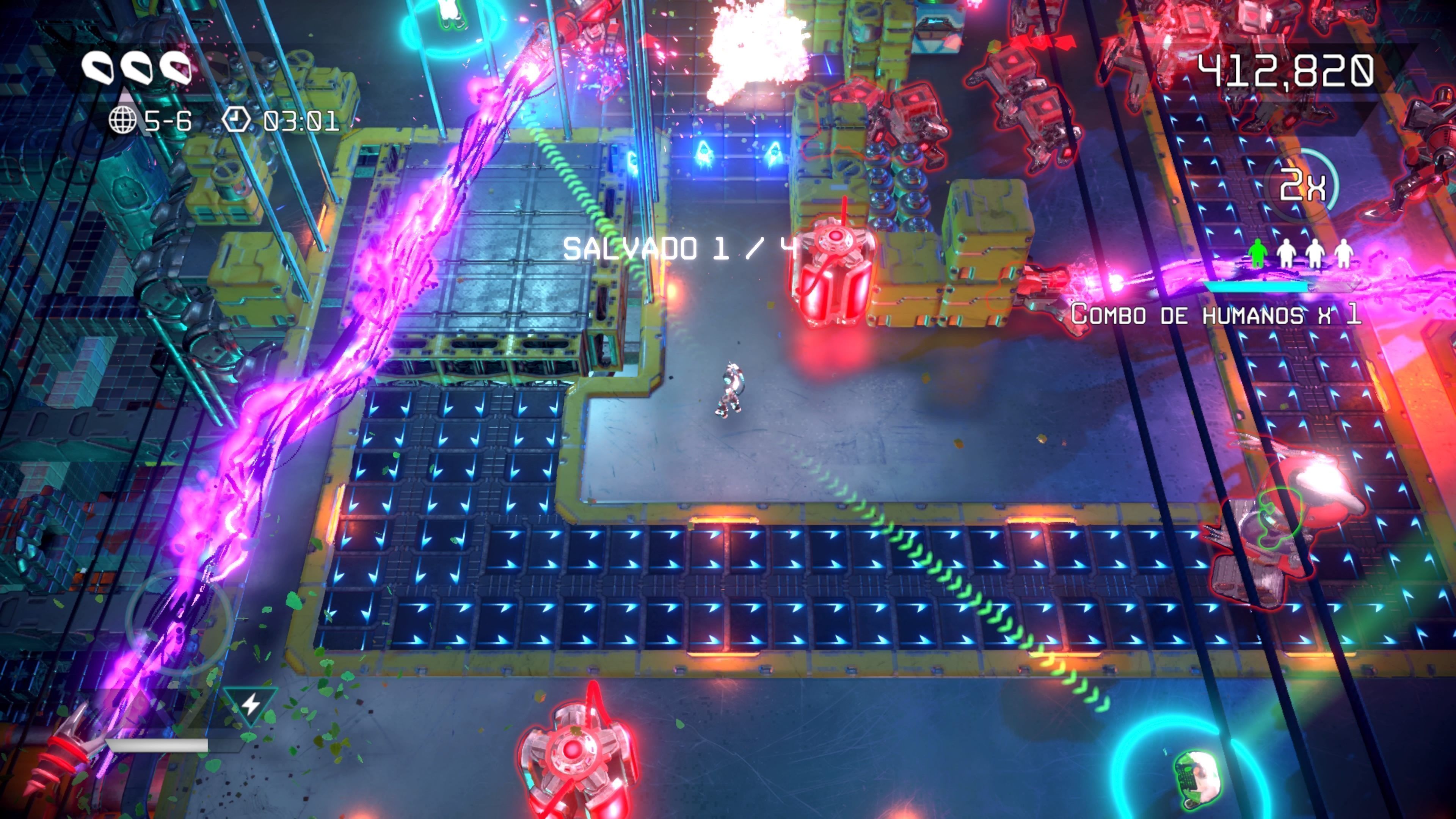
Task: Activate the lightning bolt dash ability icon
Action: pyautogui.click(x=250, y=704)
